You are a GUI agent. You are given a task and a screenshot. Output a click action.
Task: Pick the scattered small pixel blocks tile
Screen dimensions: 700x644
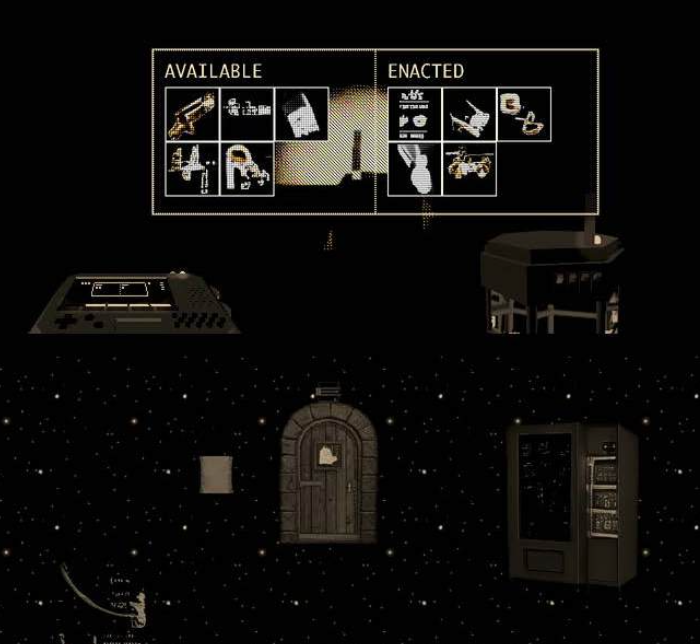pyautogui.click(x=247, y=114)
